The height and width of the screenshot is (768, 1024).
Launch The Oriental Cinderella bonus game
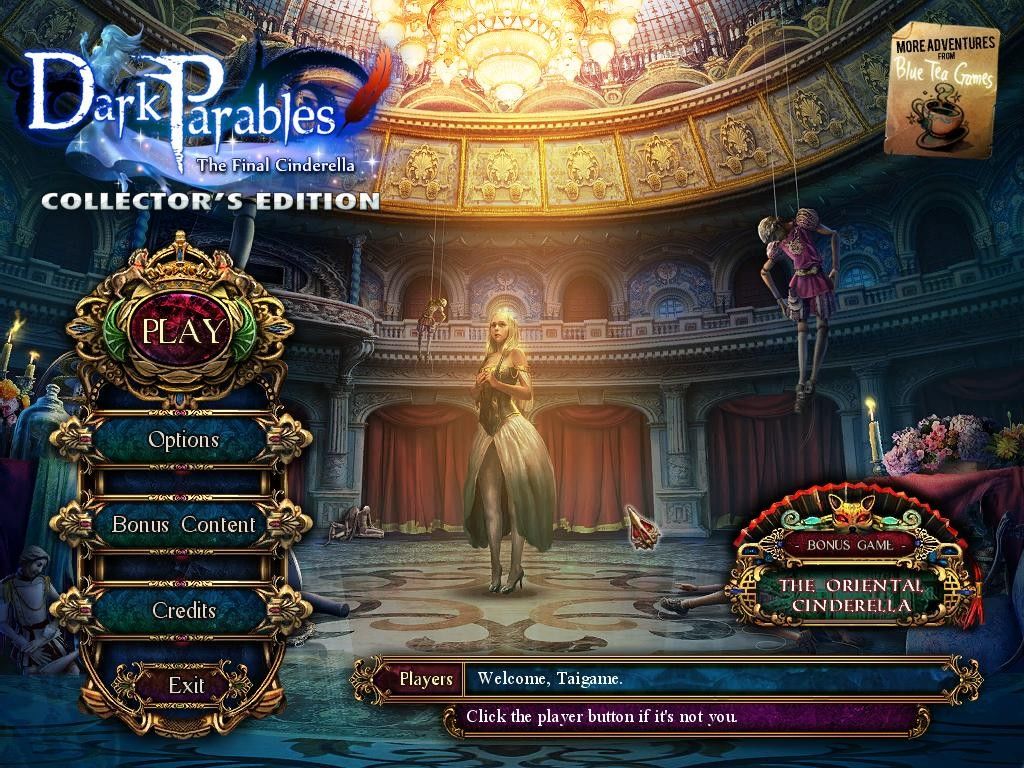coord(850,594)
